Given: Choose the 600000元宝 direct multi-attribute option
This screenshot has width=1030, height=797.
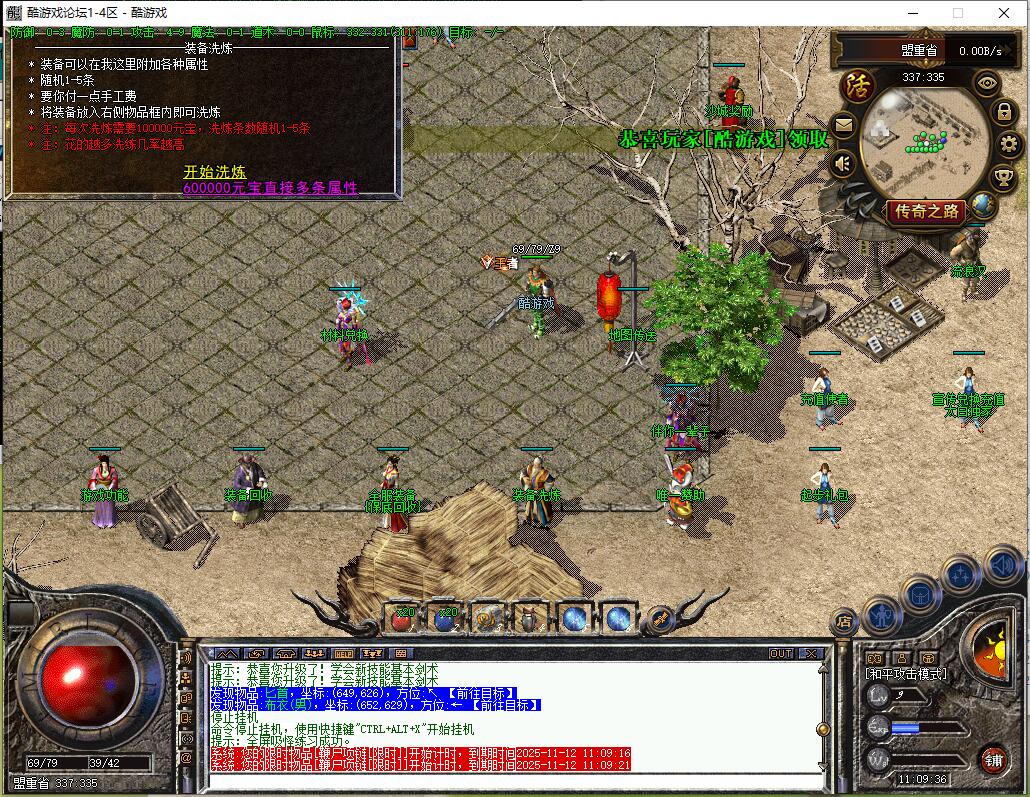Looking at the screenshot, I should click(x=270, y=188).
